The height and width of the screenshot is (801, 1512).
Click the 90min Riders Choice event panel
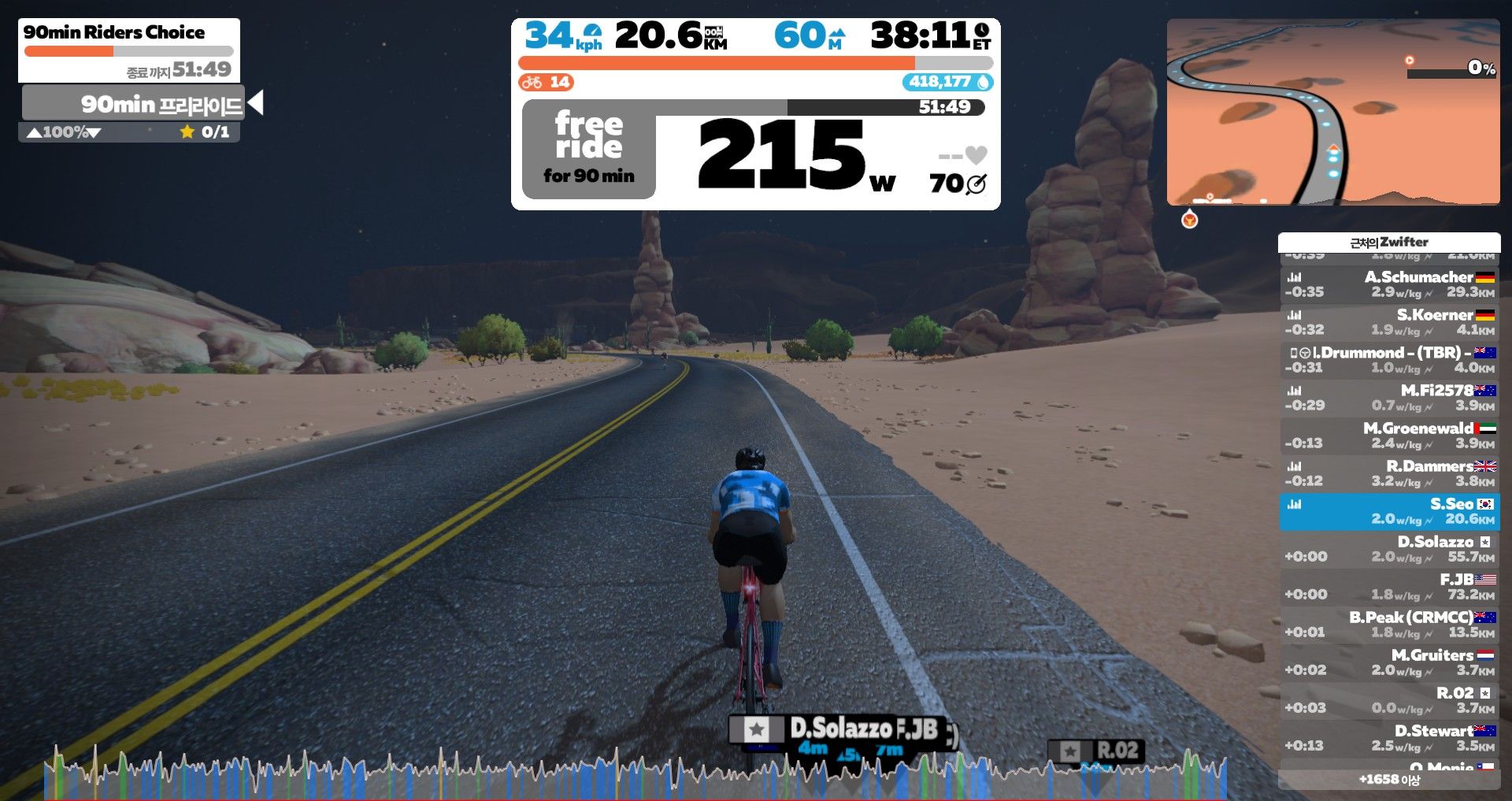(x=128, y=50)
